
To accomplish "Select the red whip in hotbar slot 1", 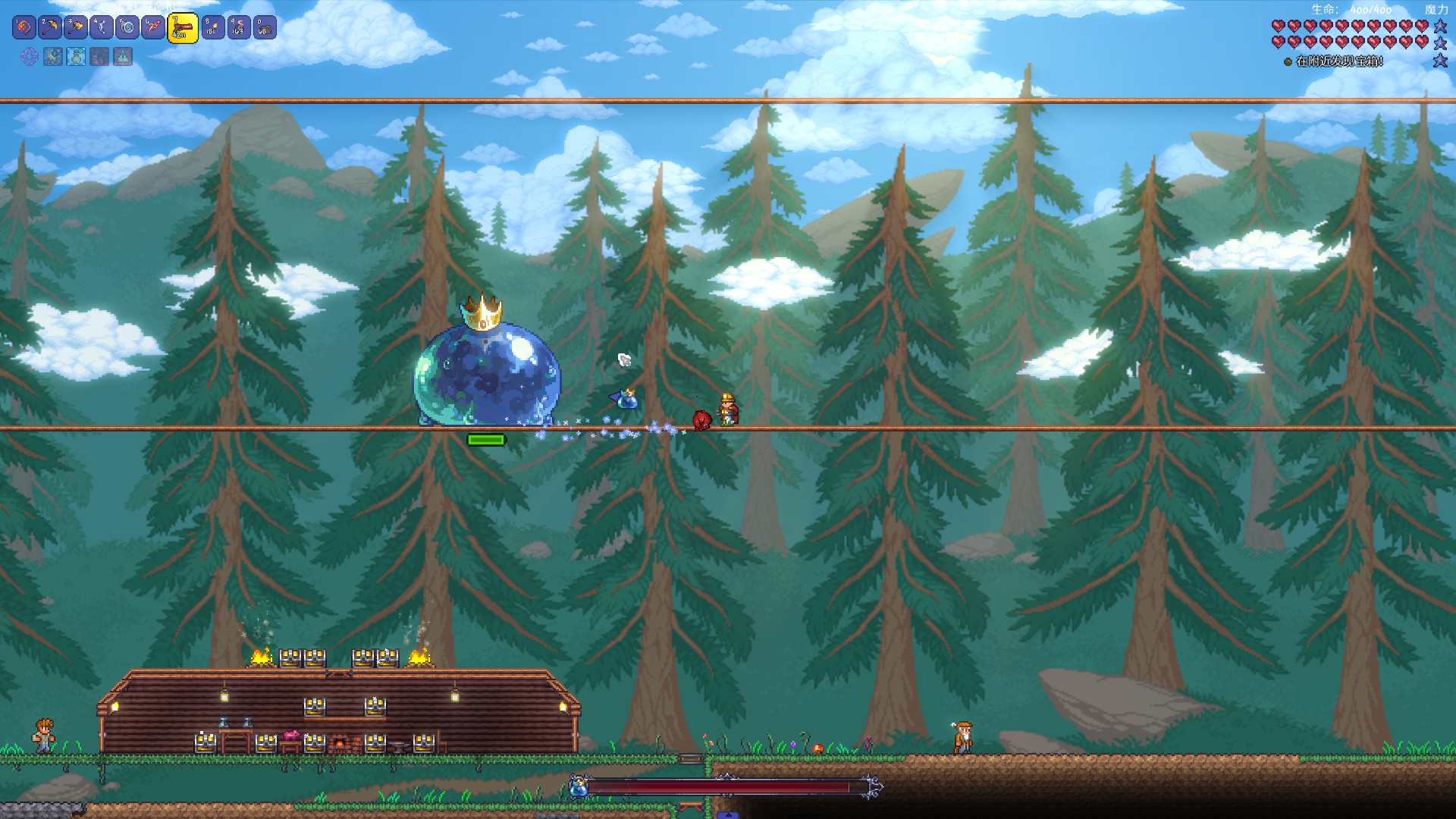I will point(24,28).
